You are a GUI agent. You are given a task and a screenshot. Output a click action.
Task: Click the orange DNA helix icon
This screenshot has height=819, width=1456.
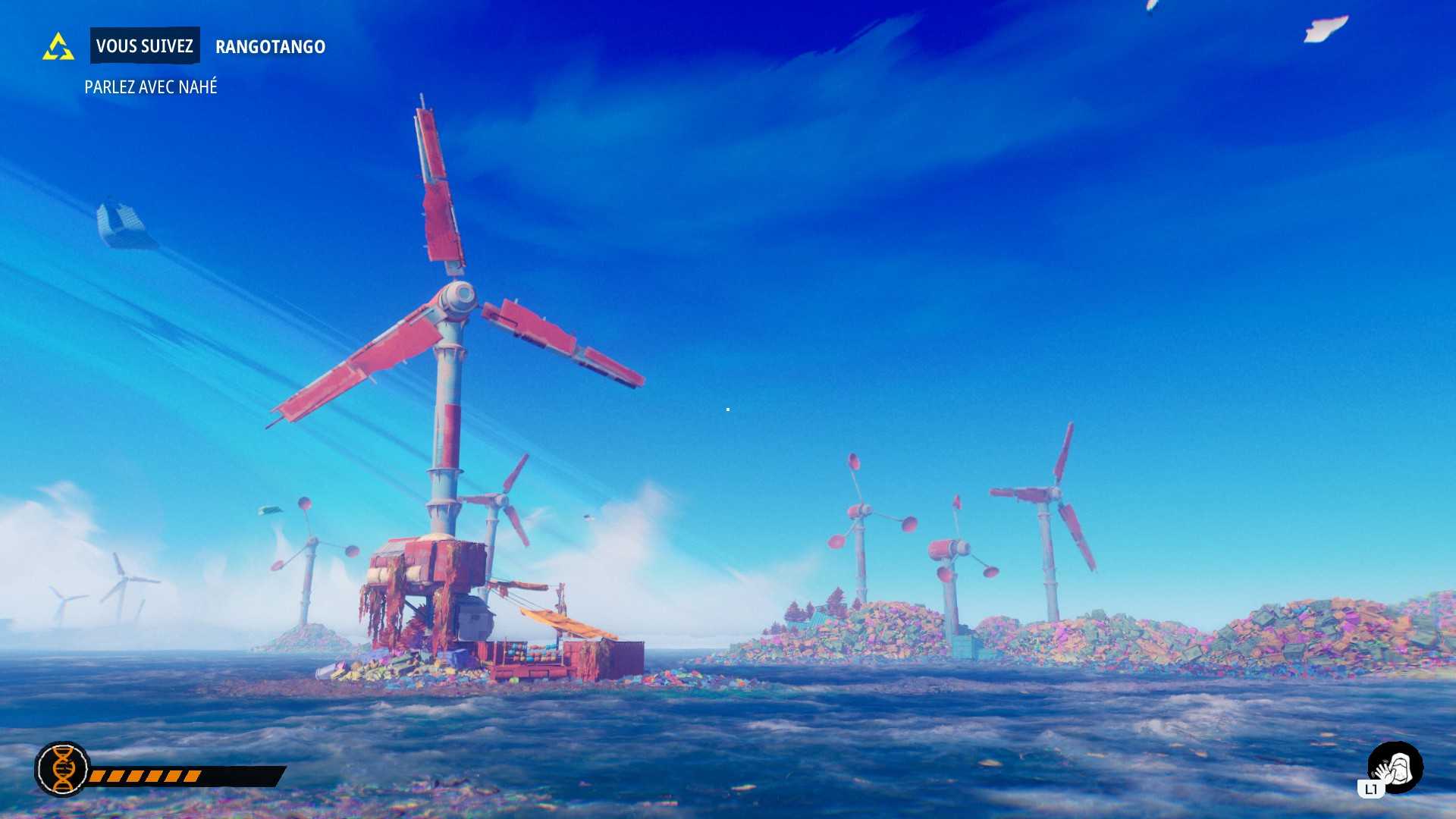[63, 769]
